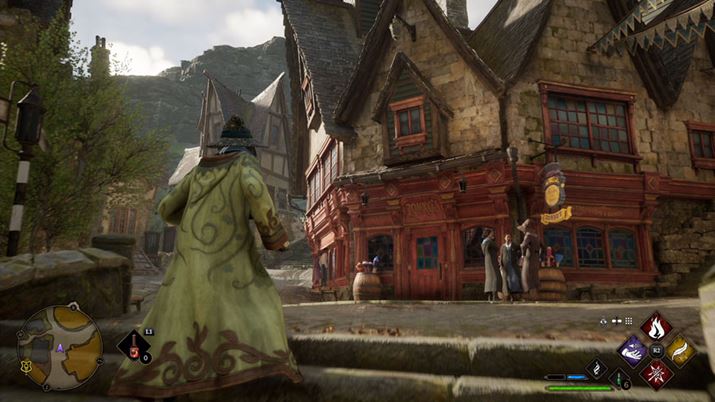
Task: Cast the red starburst spell
Action: click(x=656, y=373)
